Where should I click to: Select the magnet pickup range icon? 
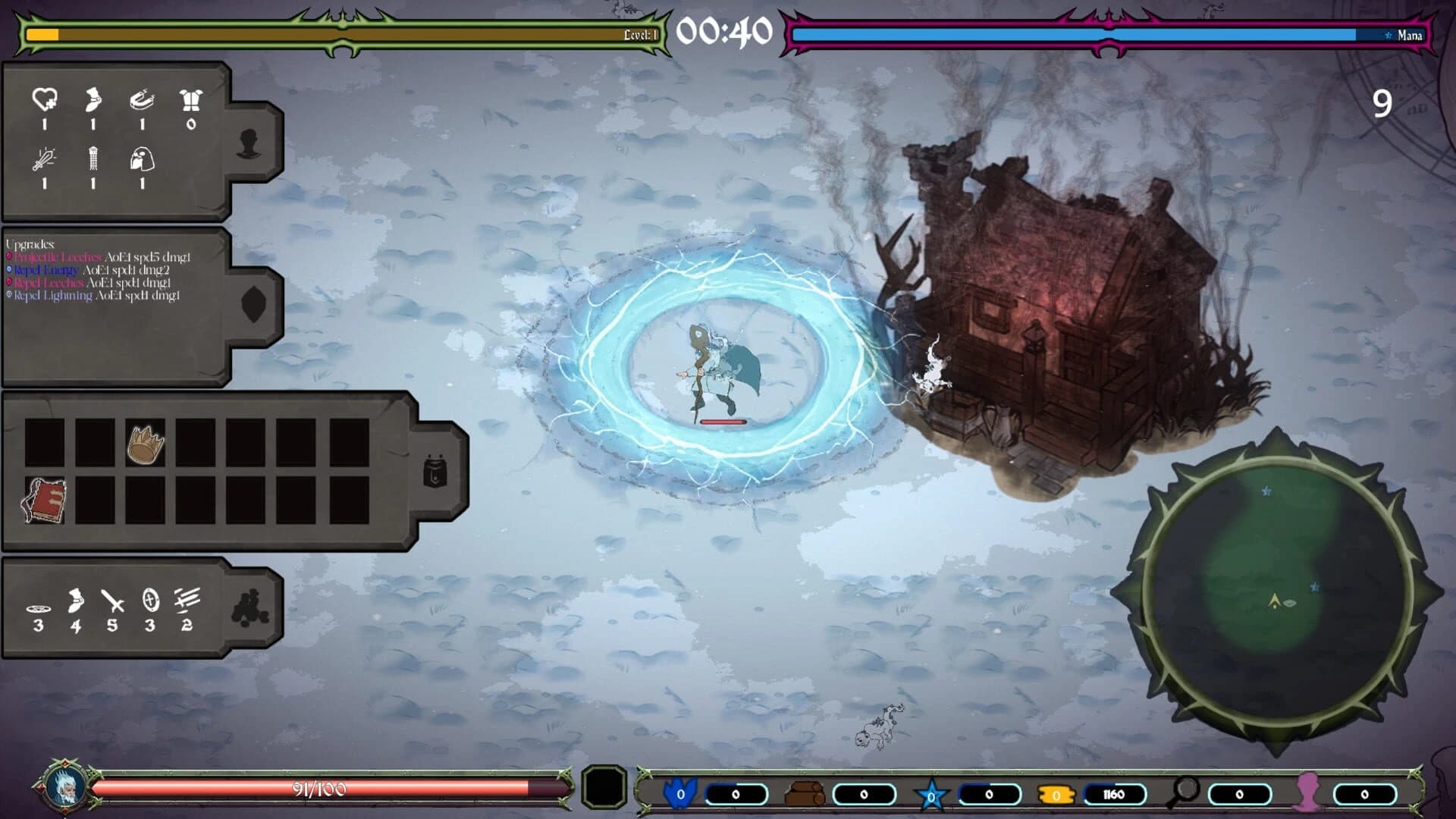[x=143, y=99]
